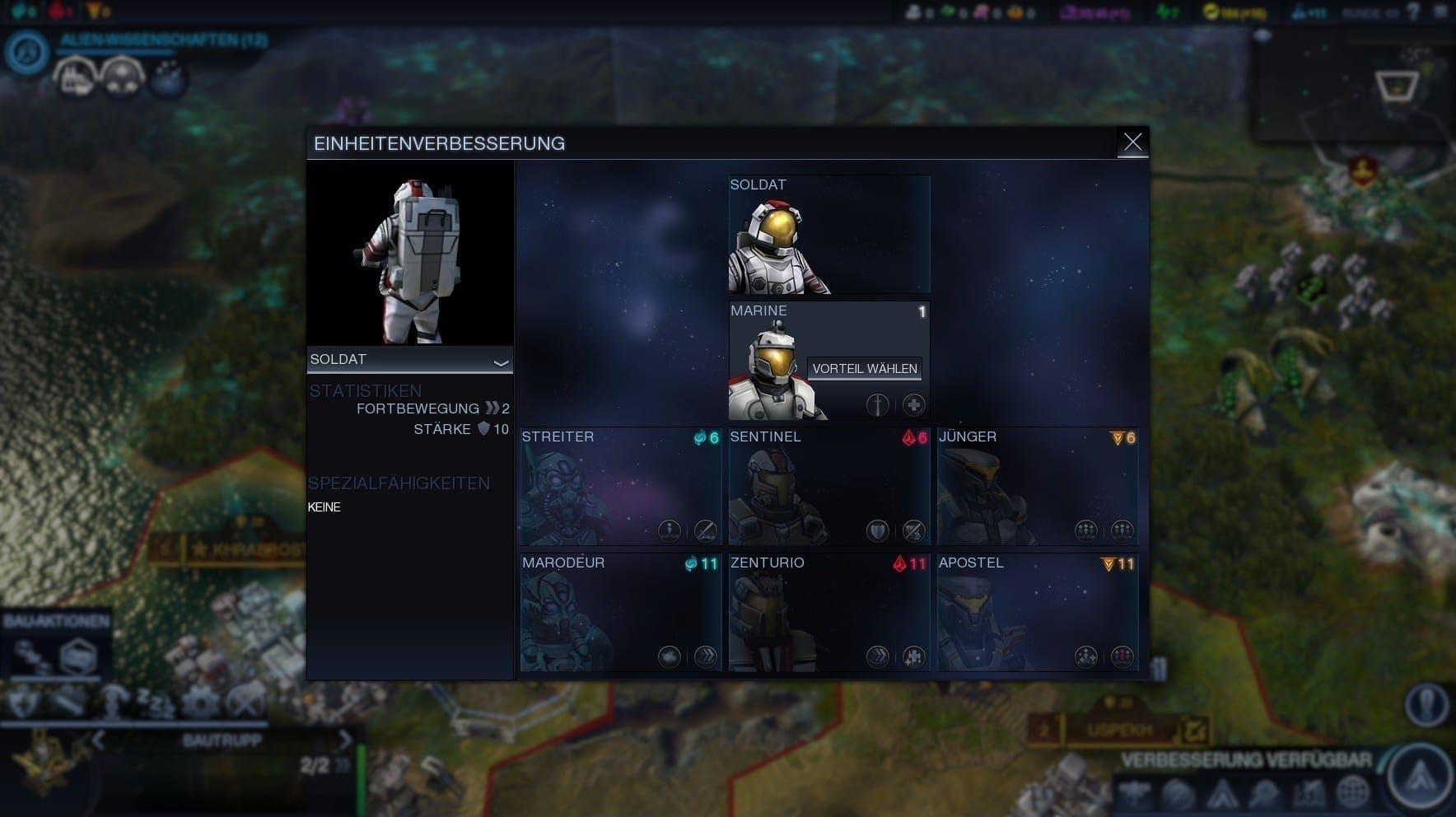
Task: Select the Sentinel shield perk icon
Action: (x=877, y=531)
